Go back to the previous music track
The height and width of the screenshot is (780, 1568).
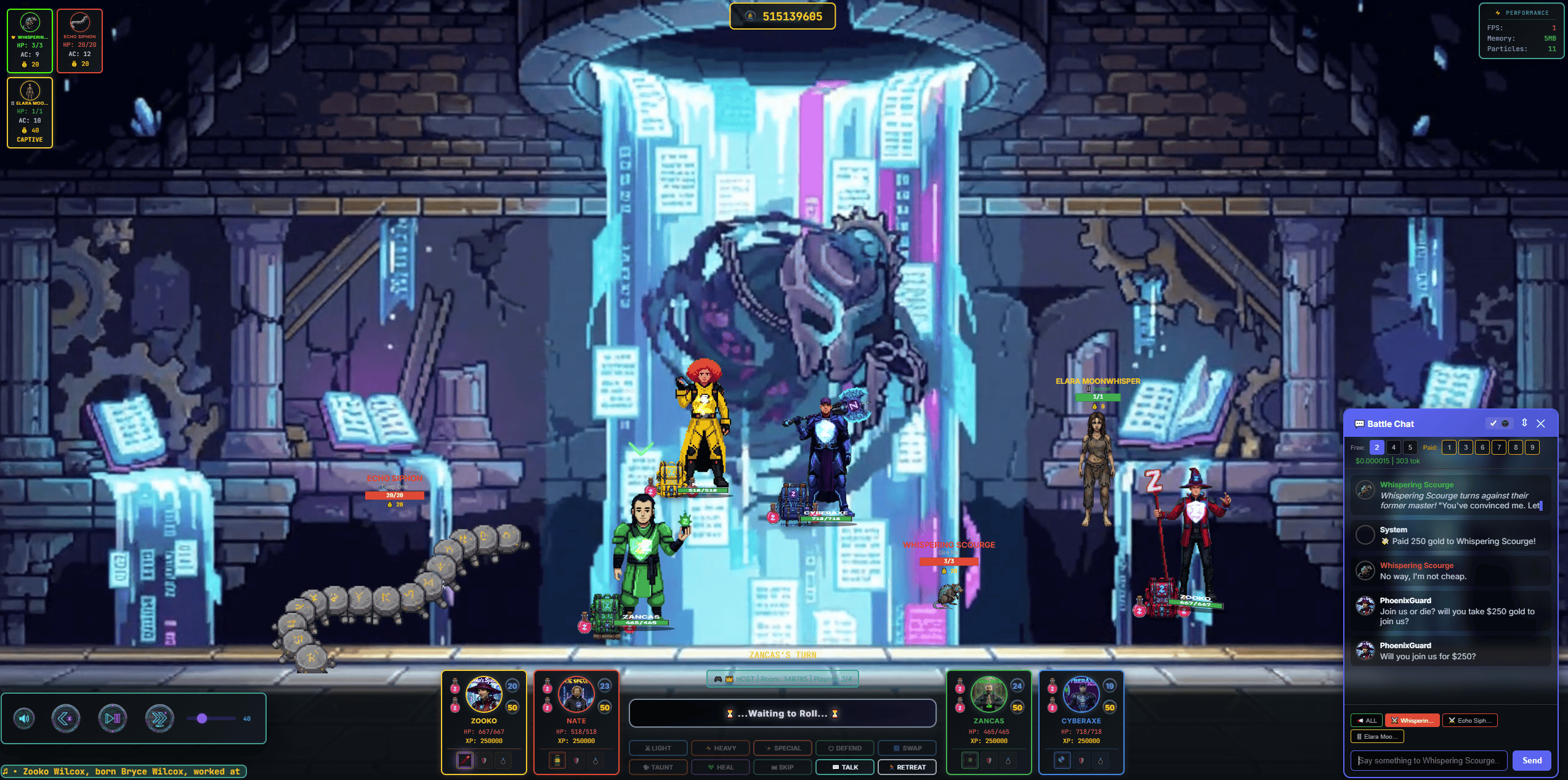coord(66,718)
